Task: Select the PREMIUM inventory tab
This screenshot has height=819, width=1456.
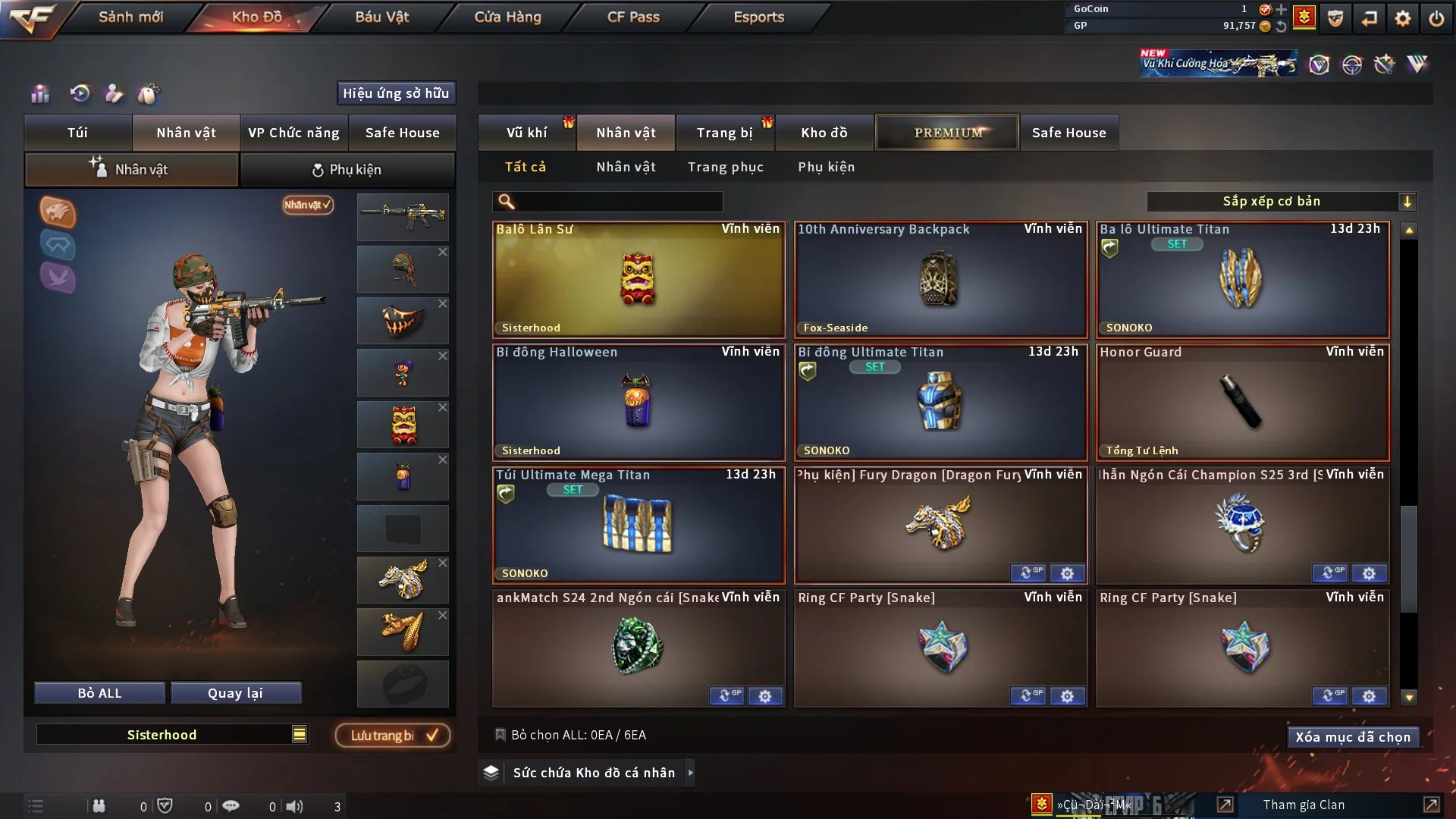Action: click(947, 133)
